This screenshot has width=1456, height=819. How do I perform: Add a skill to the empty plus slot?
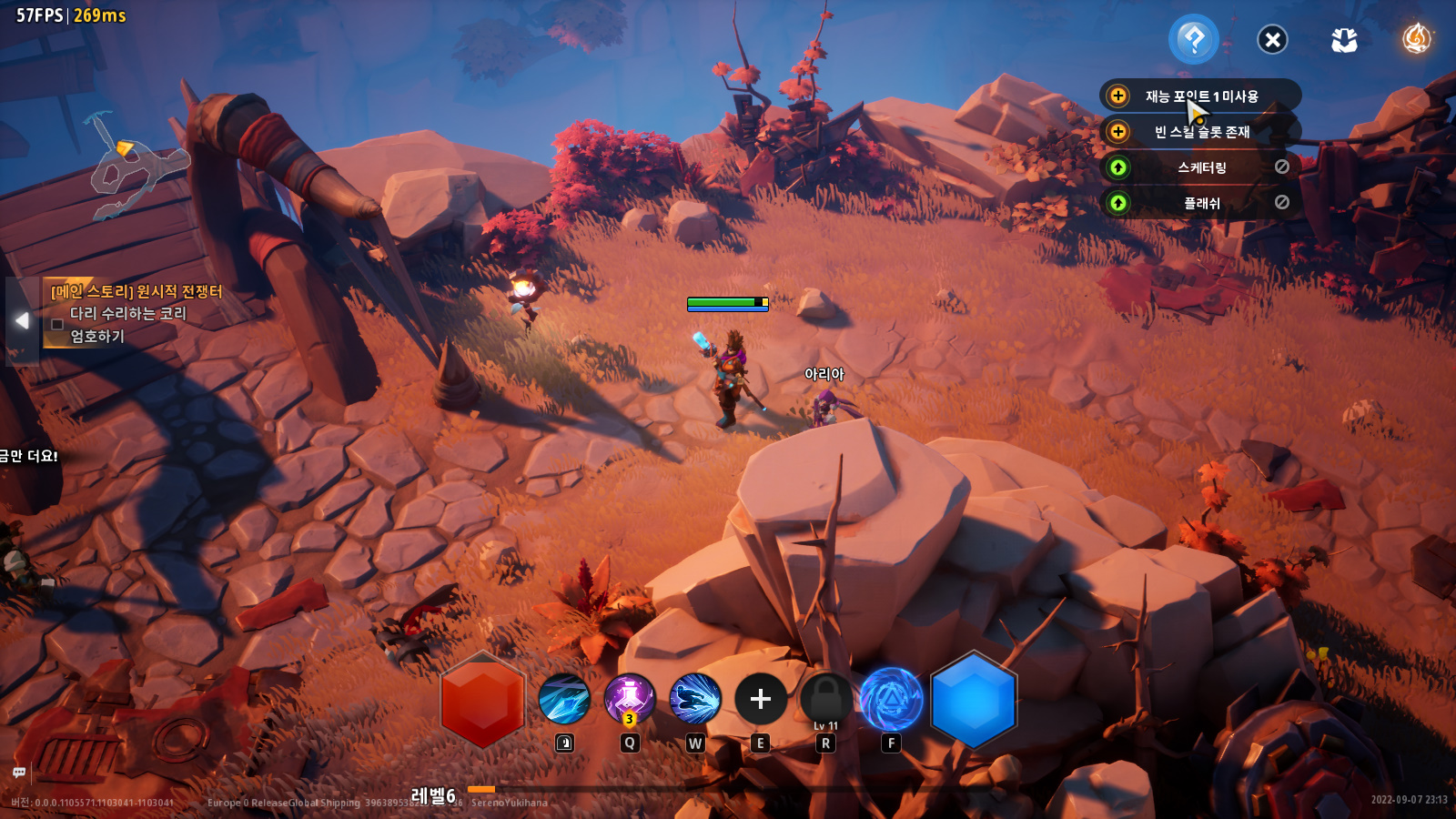[761, 699]
